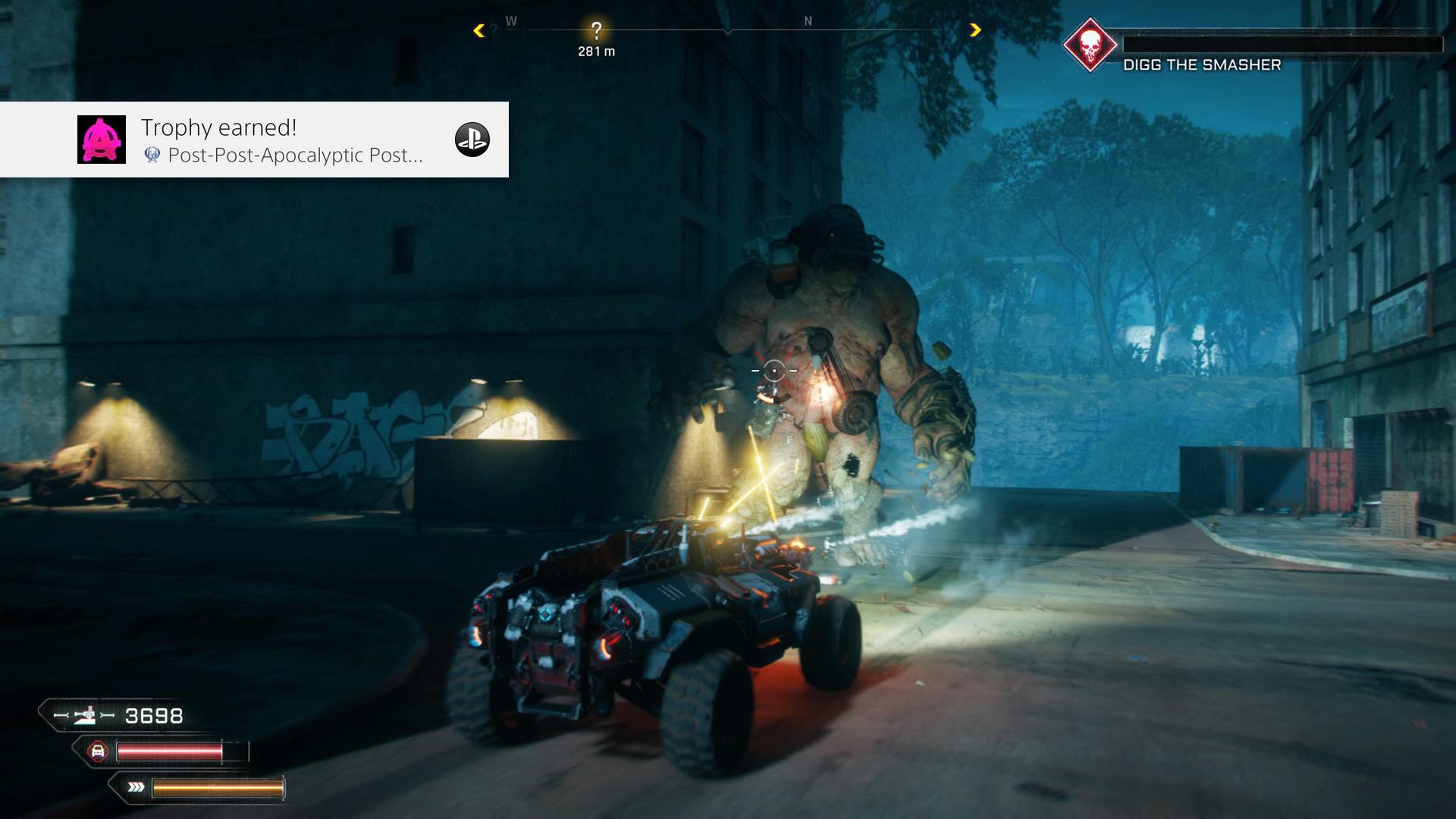Click the left yellow compass arrow
The height and width of the screenshot is (819, 1456).
pyautogui.click(x=479, y=30)
